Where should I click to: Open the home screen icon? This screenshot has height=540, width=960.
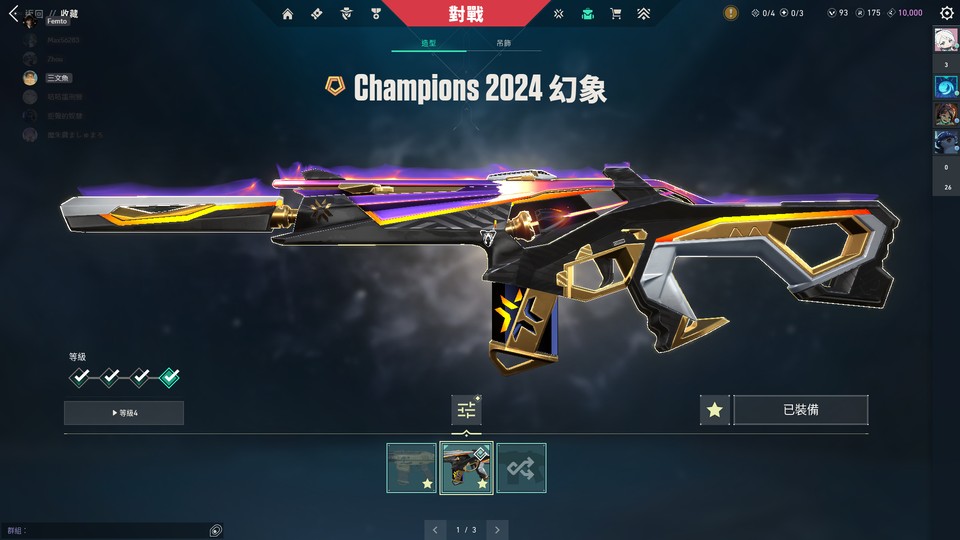click(x=288, y=14)
